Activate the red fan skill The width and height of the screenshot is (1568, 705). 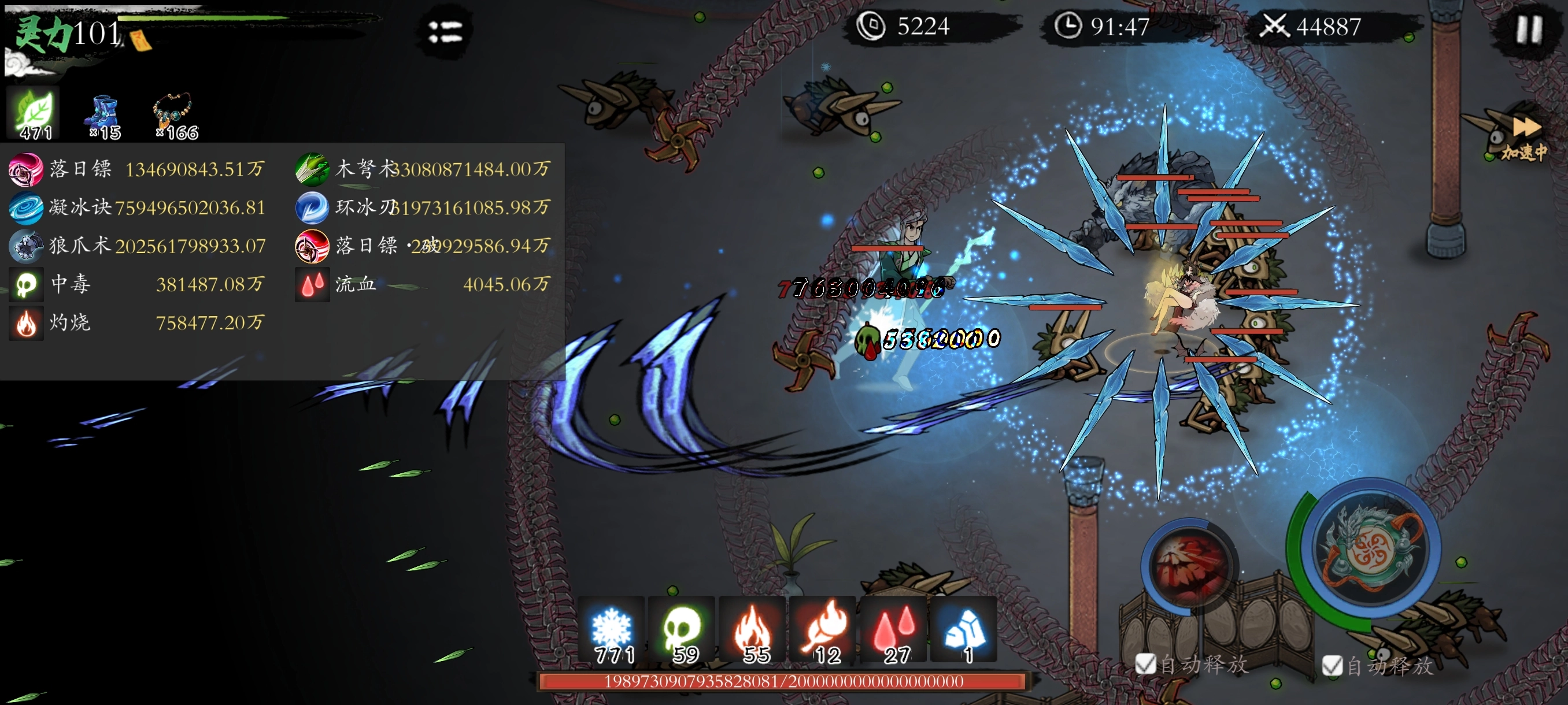click(x=1189, y=564)
